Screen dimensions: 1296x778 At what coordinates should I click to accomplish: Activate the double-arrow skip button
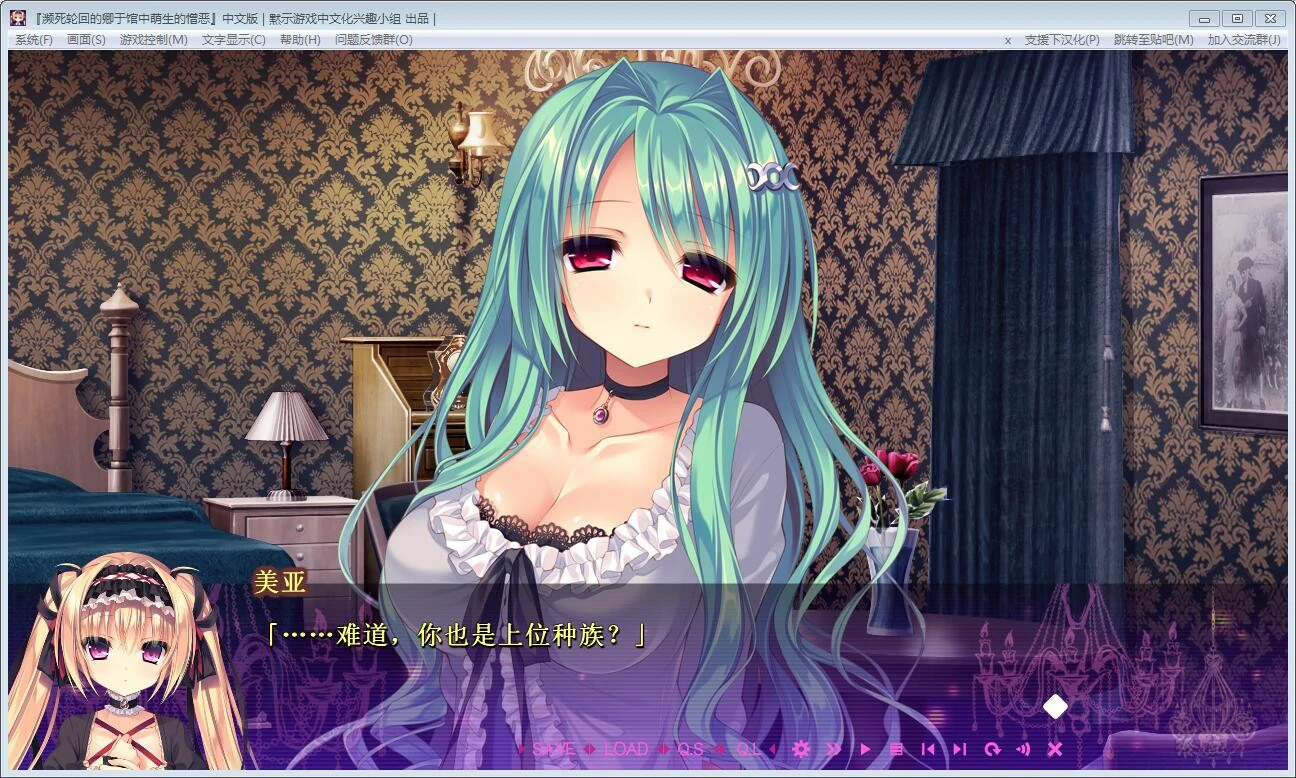tap(834, 749)
